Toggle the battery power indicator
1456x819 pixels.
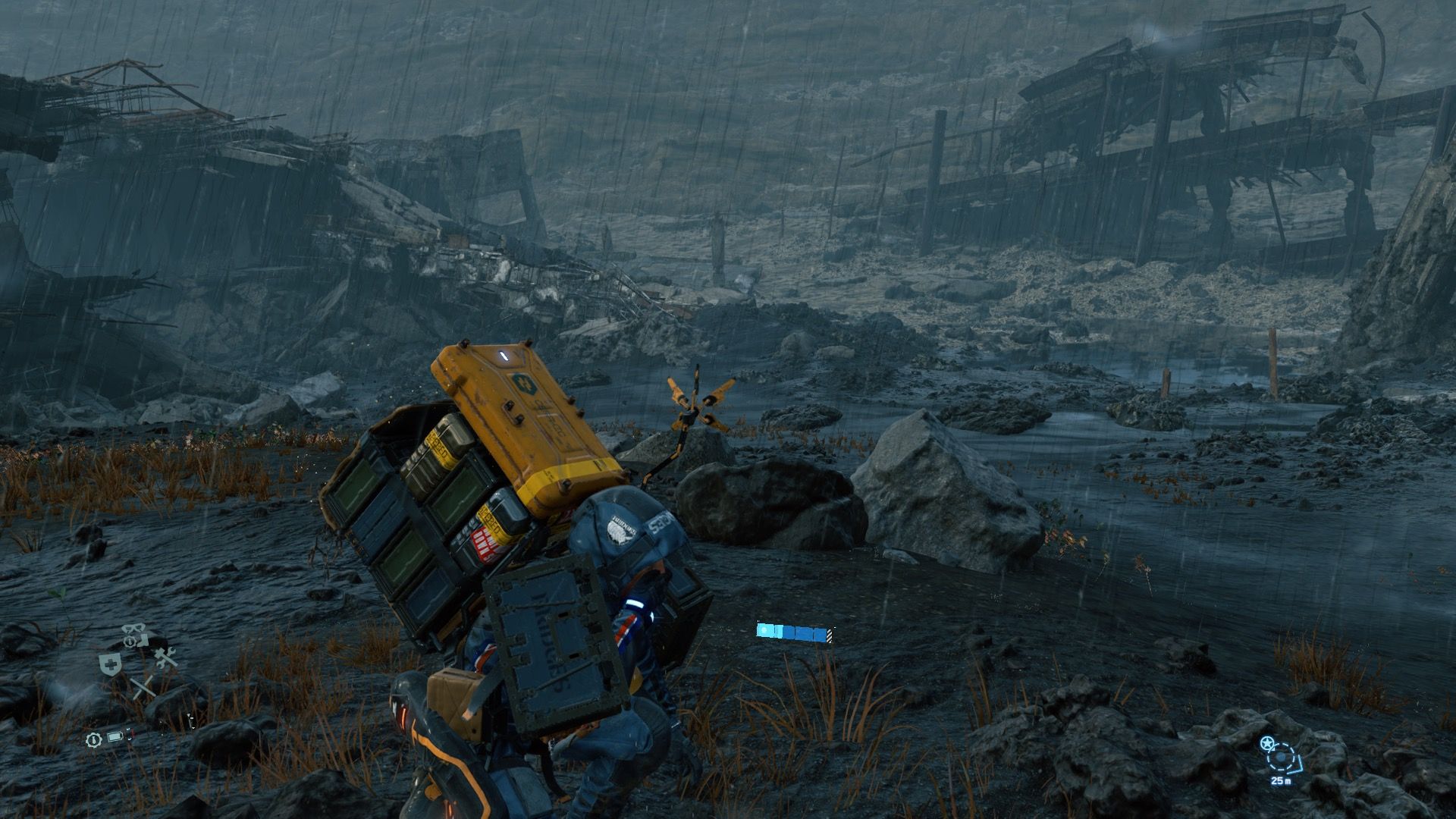click(x=115, y=737)
